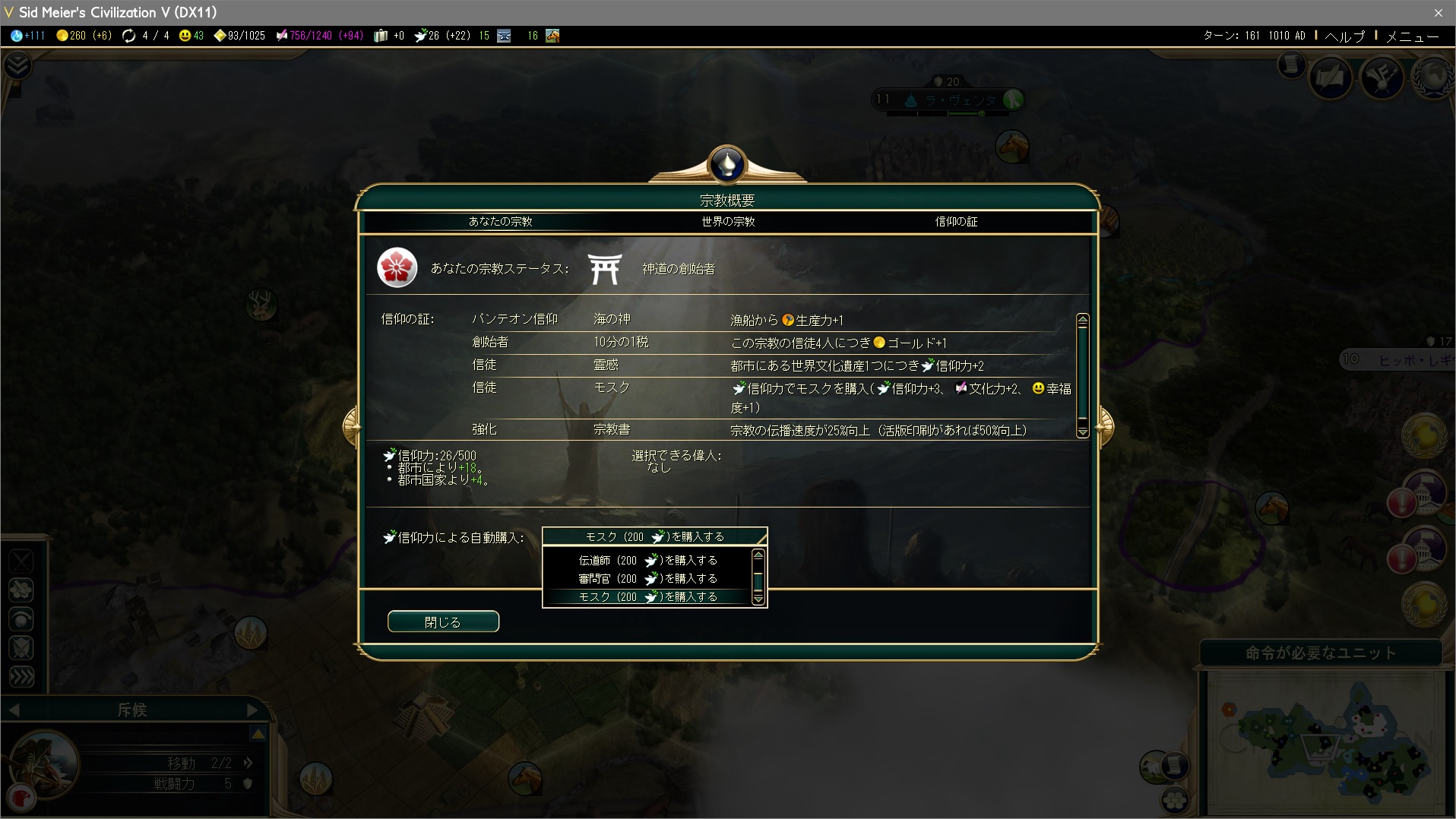Screen dimensions: 1456x819
Task: Toggle the faith auto-purchase dropdown header
Action: point(654,536)
